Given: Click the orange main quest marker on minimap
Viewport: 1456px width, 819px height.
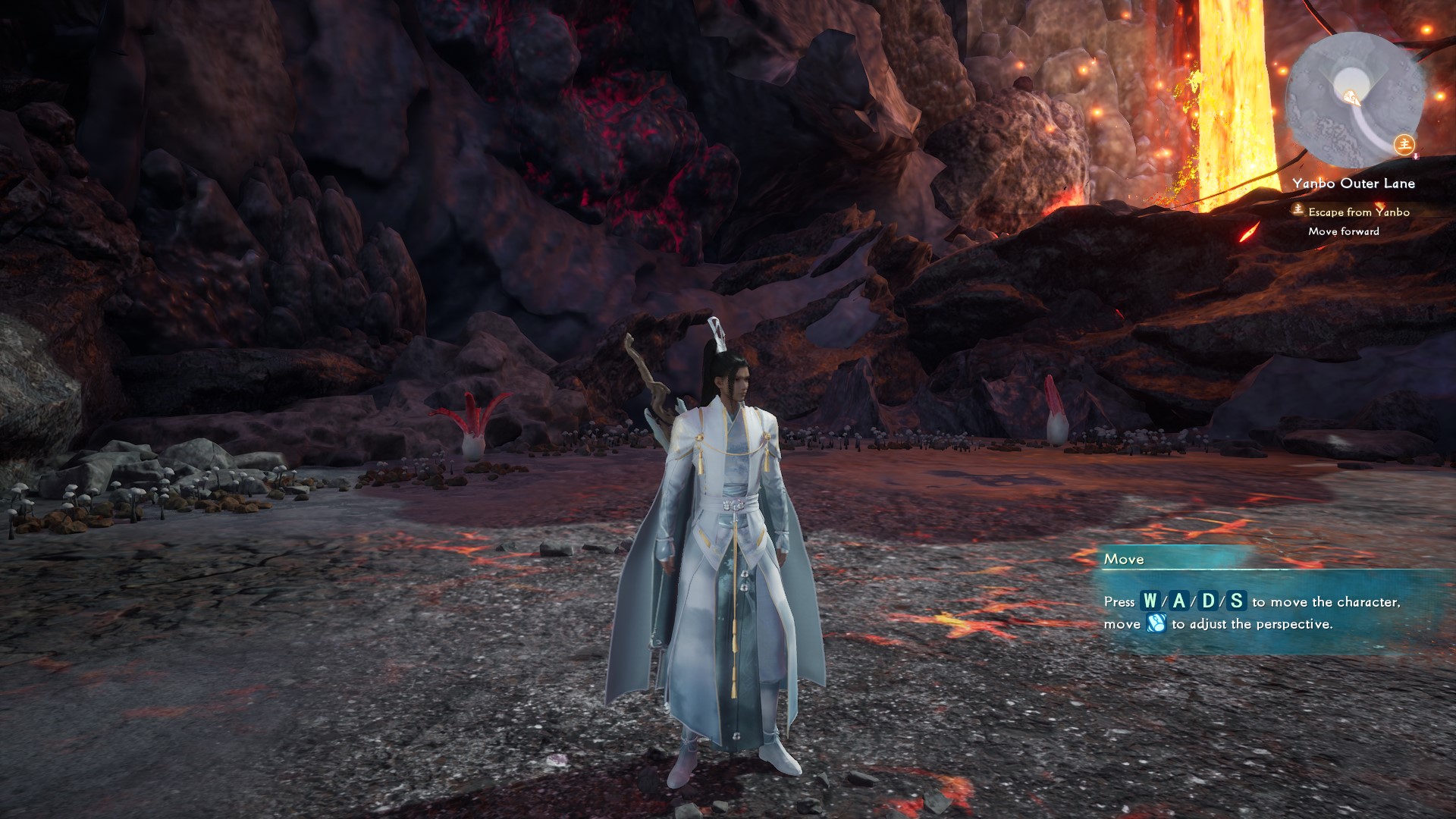Looking at the screenshot, I should click(1404, 143).
